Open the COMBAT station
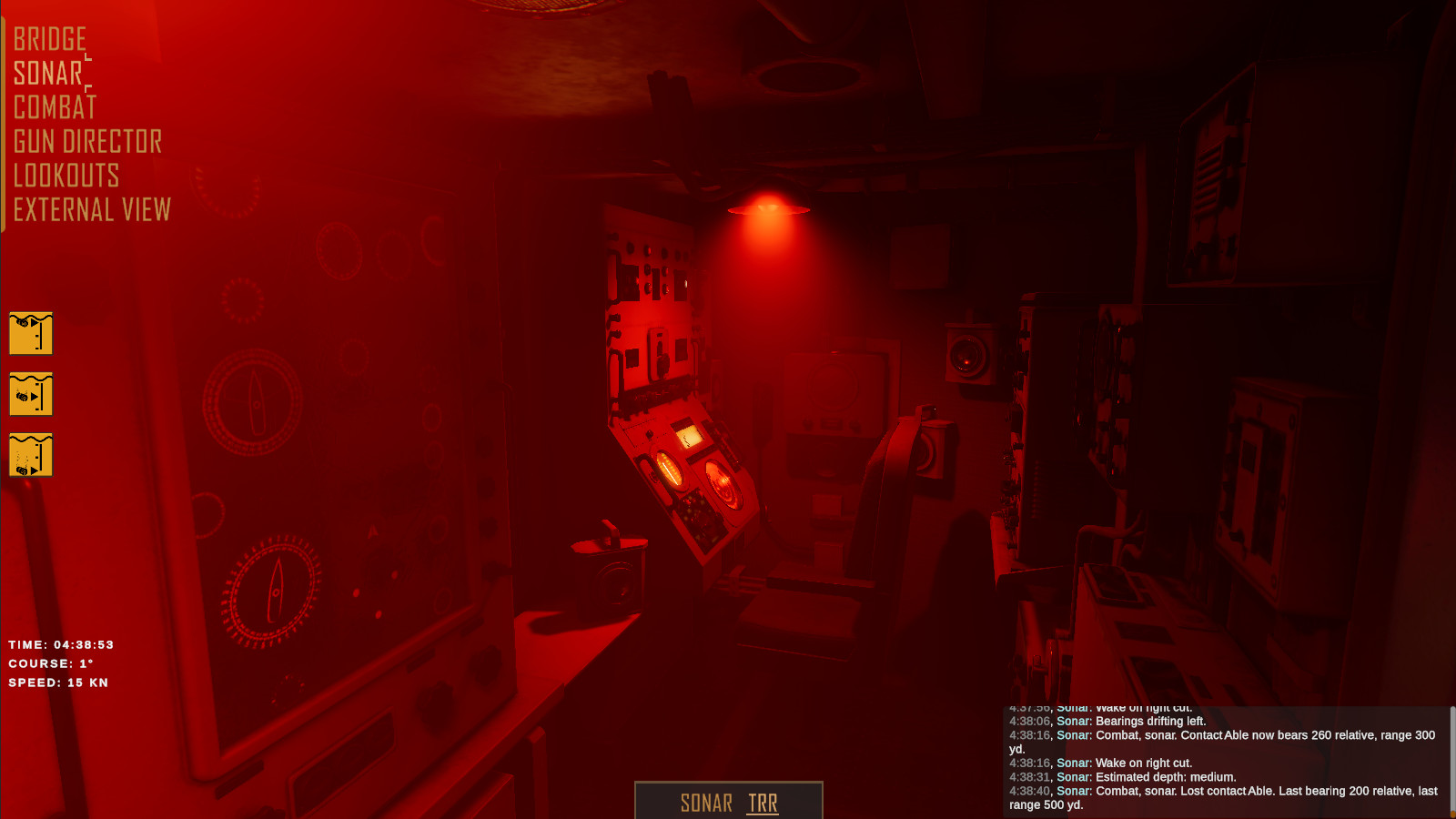This screenshot has width=1456, height=819. pos(54,107)
